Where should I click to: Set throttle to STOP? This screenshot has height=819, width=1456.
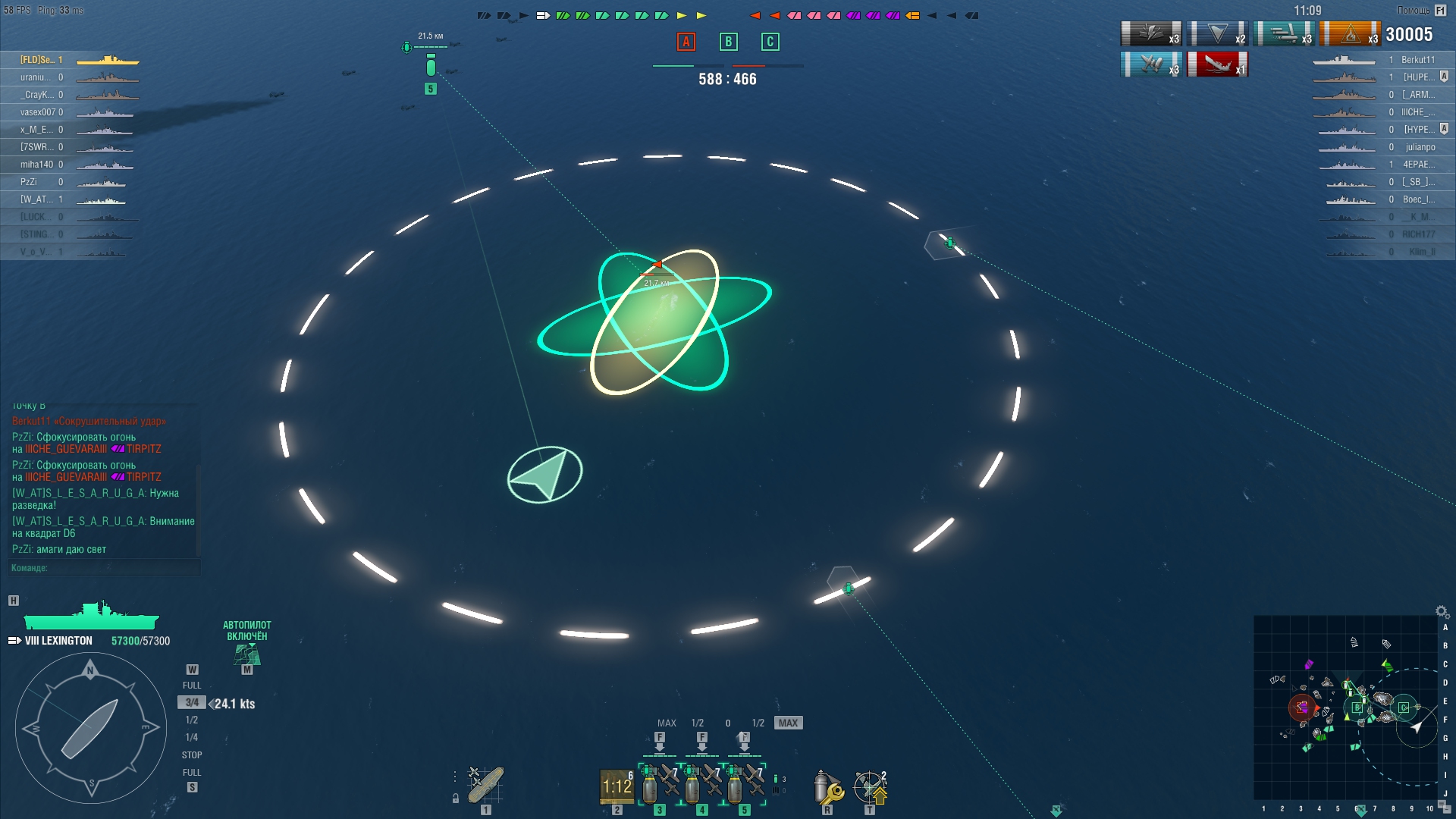192,755
